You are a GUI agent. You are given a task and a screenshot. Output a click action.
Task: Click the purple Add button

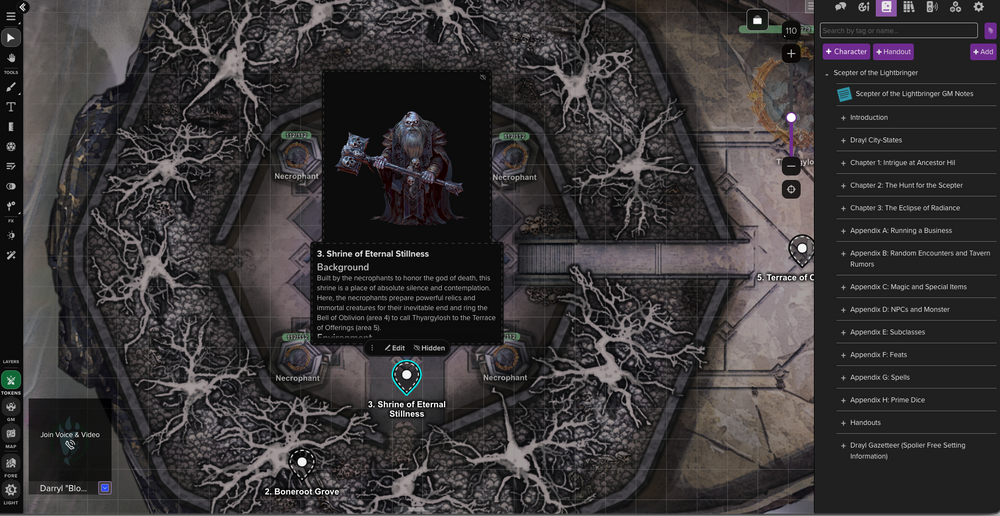[x=982, y=52]
